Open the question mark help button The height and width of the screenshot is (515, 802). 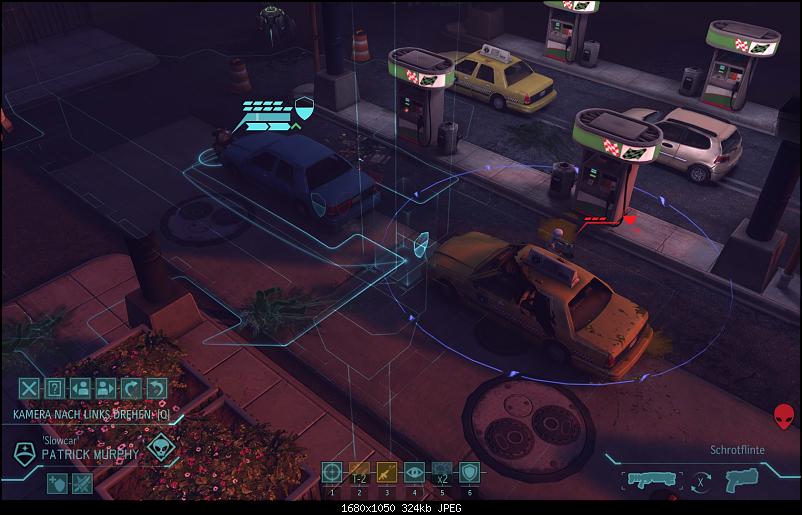click(56, 389)
